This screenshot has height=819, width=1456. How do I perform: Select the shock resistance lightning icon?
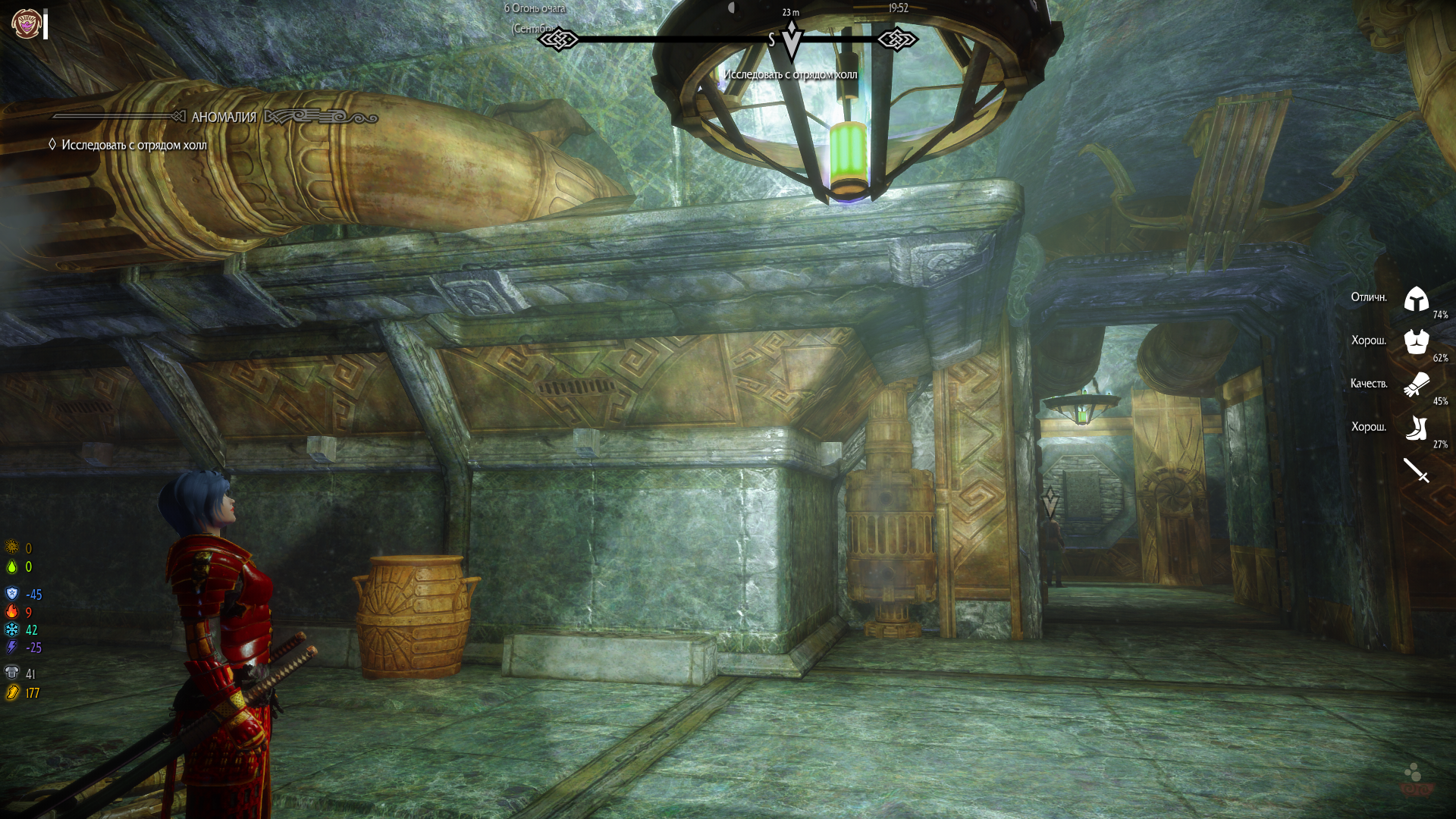pyautogui.click(x=12, y=647)
